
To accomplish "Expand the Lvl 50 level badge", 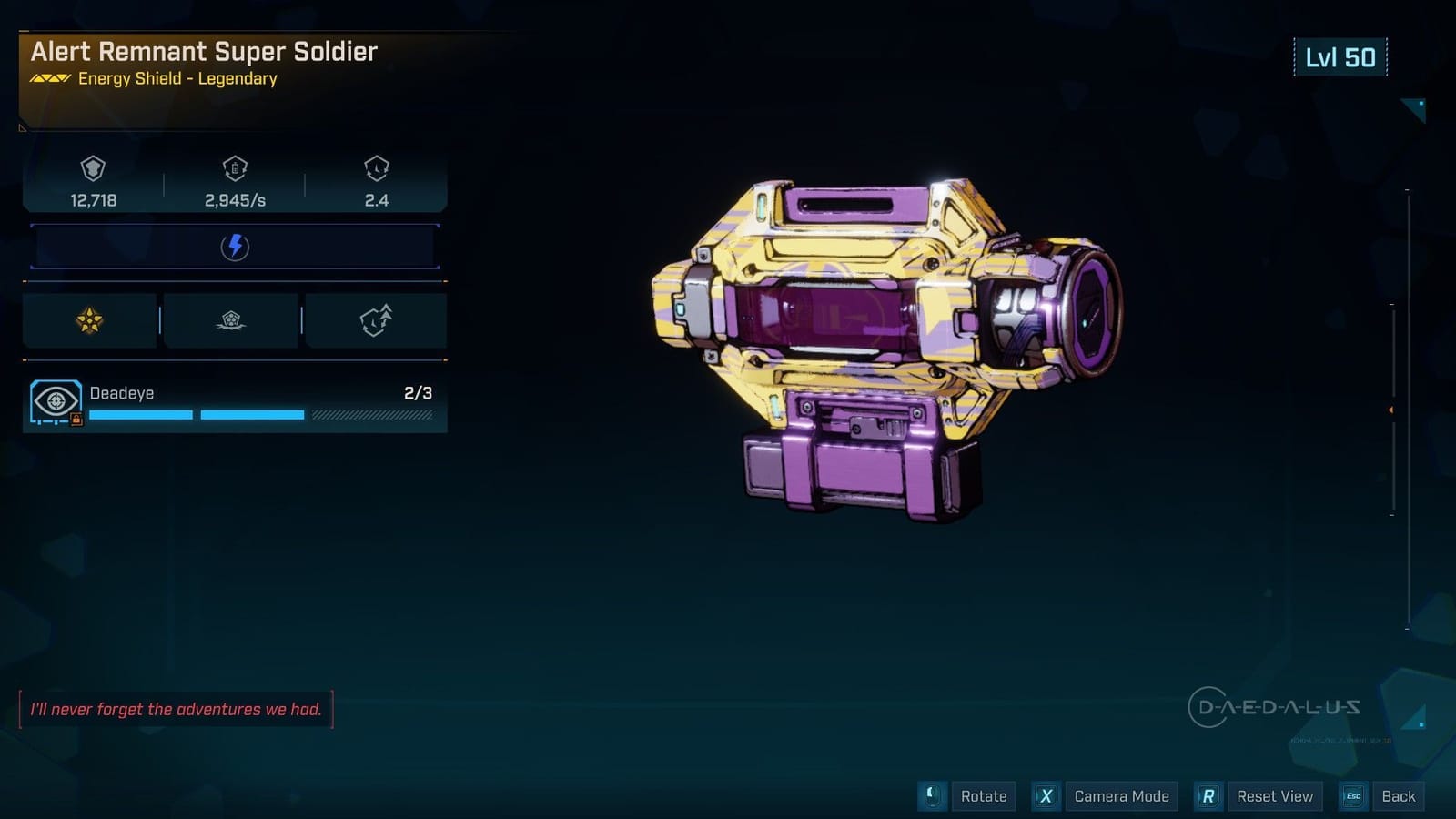I will (x=1341, y=56).
